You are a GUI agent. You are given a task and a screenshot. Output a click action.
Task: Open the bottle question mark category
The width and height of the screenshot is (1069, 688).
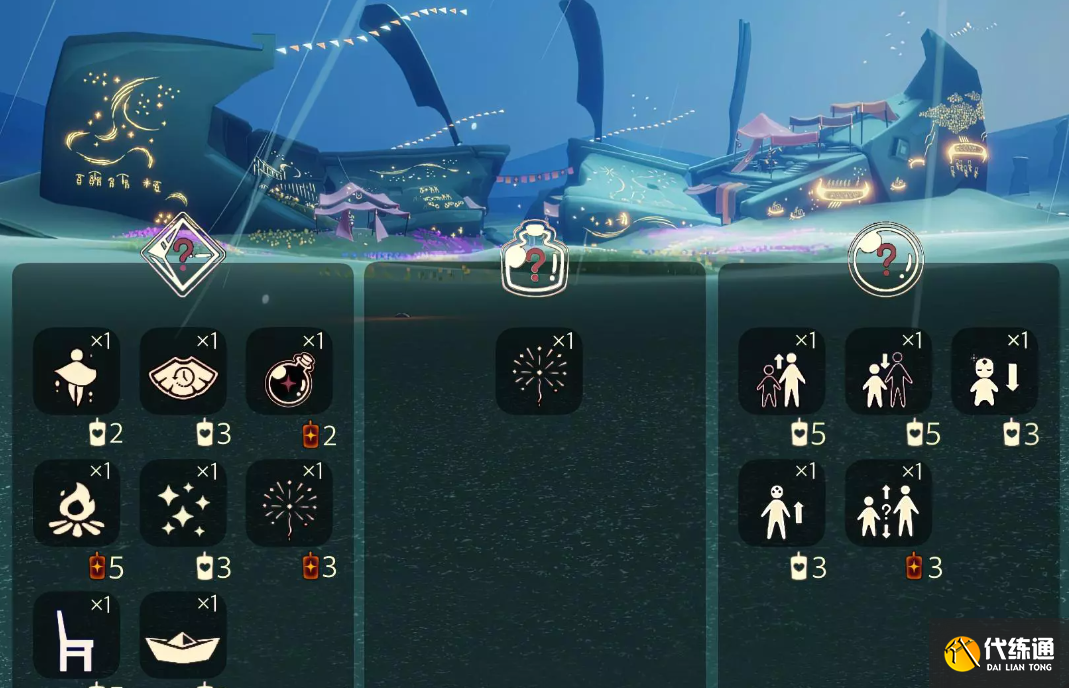(x=533, y=259)
